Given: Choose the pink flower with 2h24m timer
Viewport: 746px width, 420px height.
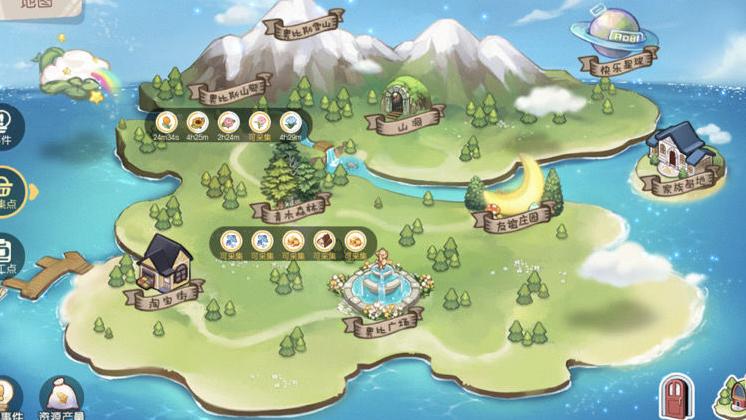Looking at the screenshot, I should 228,122.
